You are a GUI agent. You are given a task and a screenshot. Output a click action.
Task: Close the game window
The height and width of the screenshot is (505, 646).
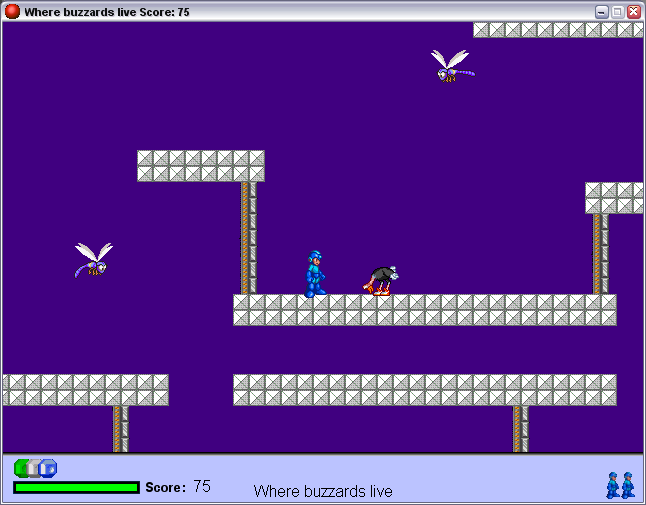point(634,12)
